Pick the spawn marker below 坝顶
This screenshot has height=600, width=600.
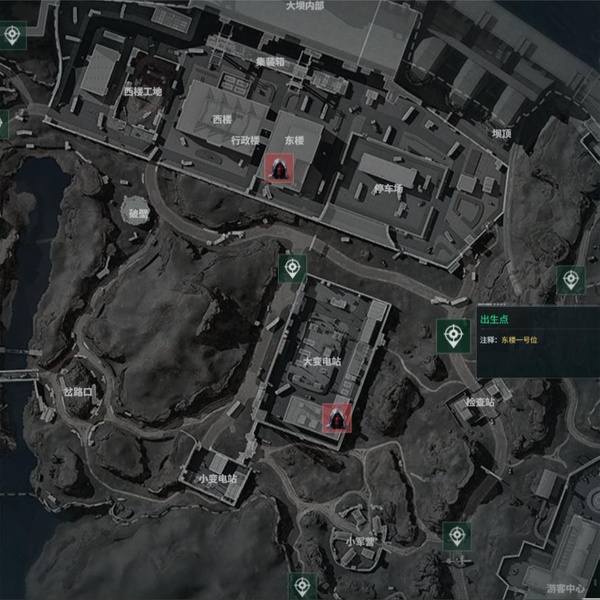click(571, 279)
